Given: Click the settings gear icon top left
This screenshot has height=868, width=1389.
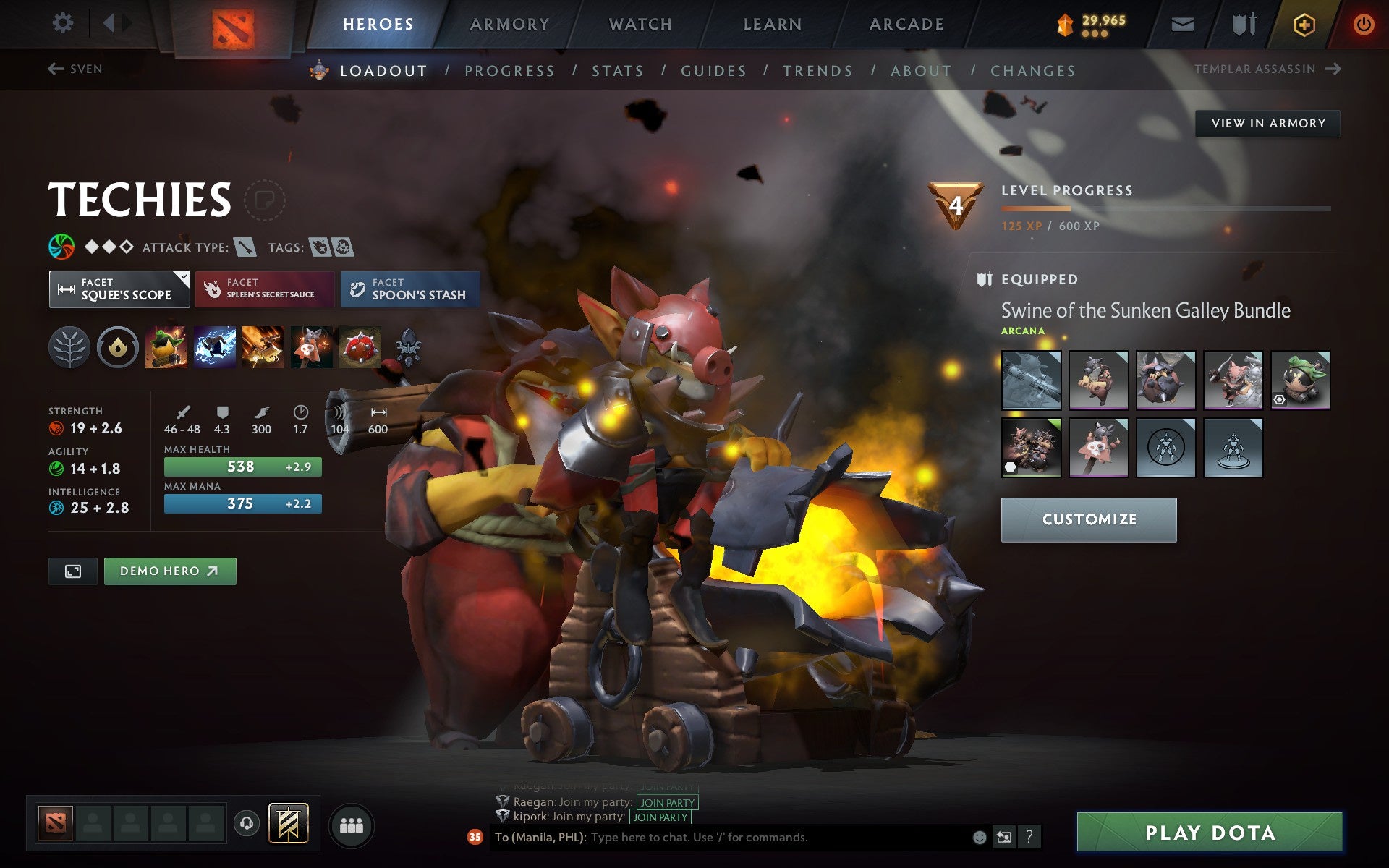Looking at the screenshot, I should click(x=64, y=23).
